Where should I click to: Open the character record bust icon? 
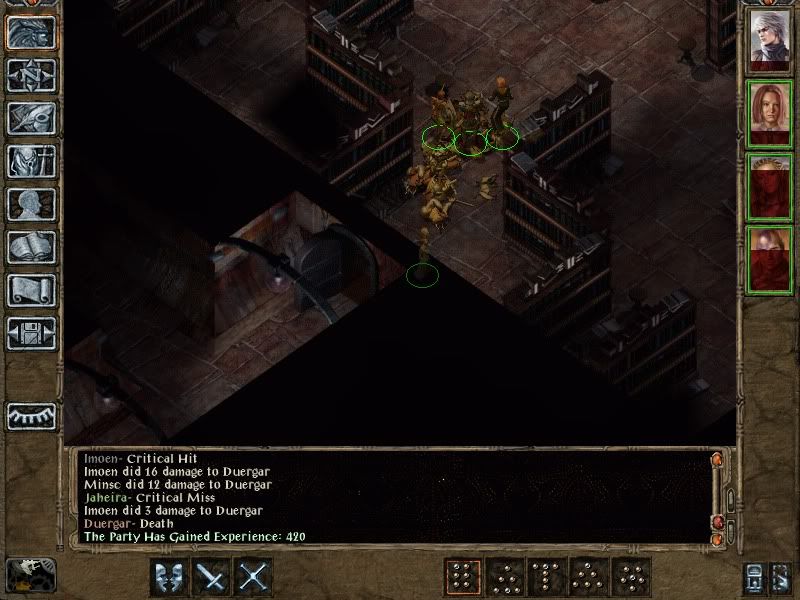[x=31, y=204]
